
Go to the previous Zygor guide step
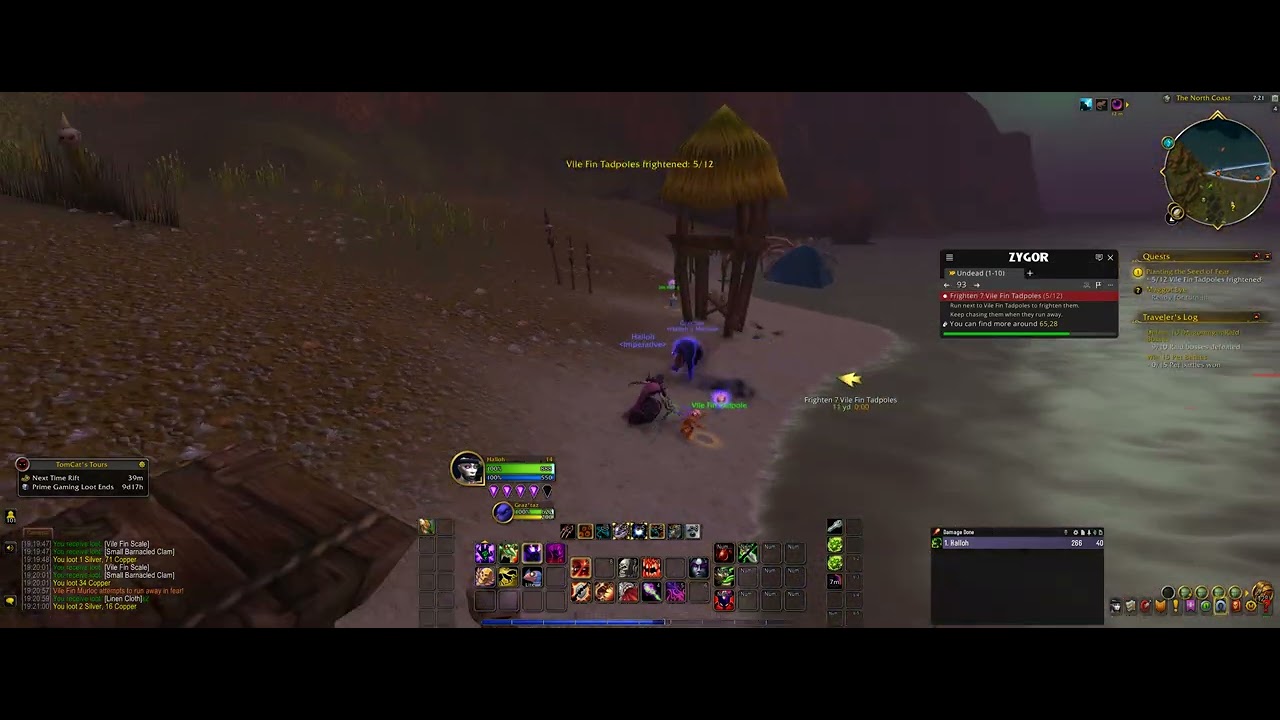947,285
